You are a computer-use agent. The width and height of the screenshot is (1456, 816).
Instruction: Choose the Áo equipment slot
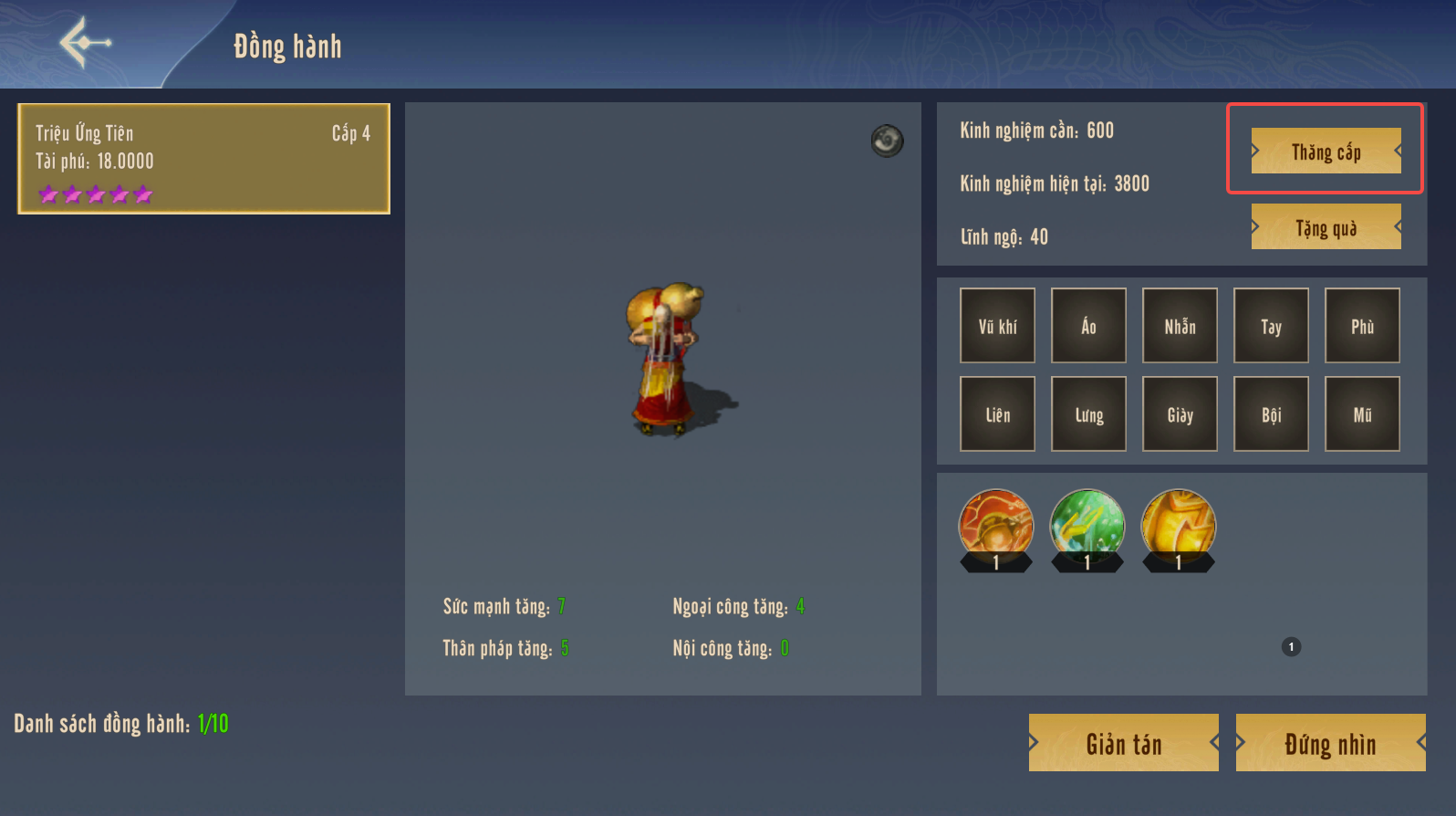click(x=1088, y=326)
